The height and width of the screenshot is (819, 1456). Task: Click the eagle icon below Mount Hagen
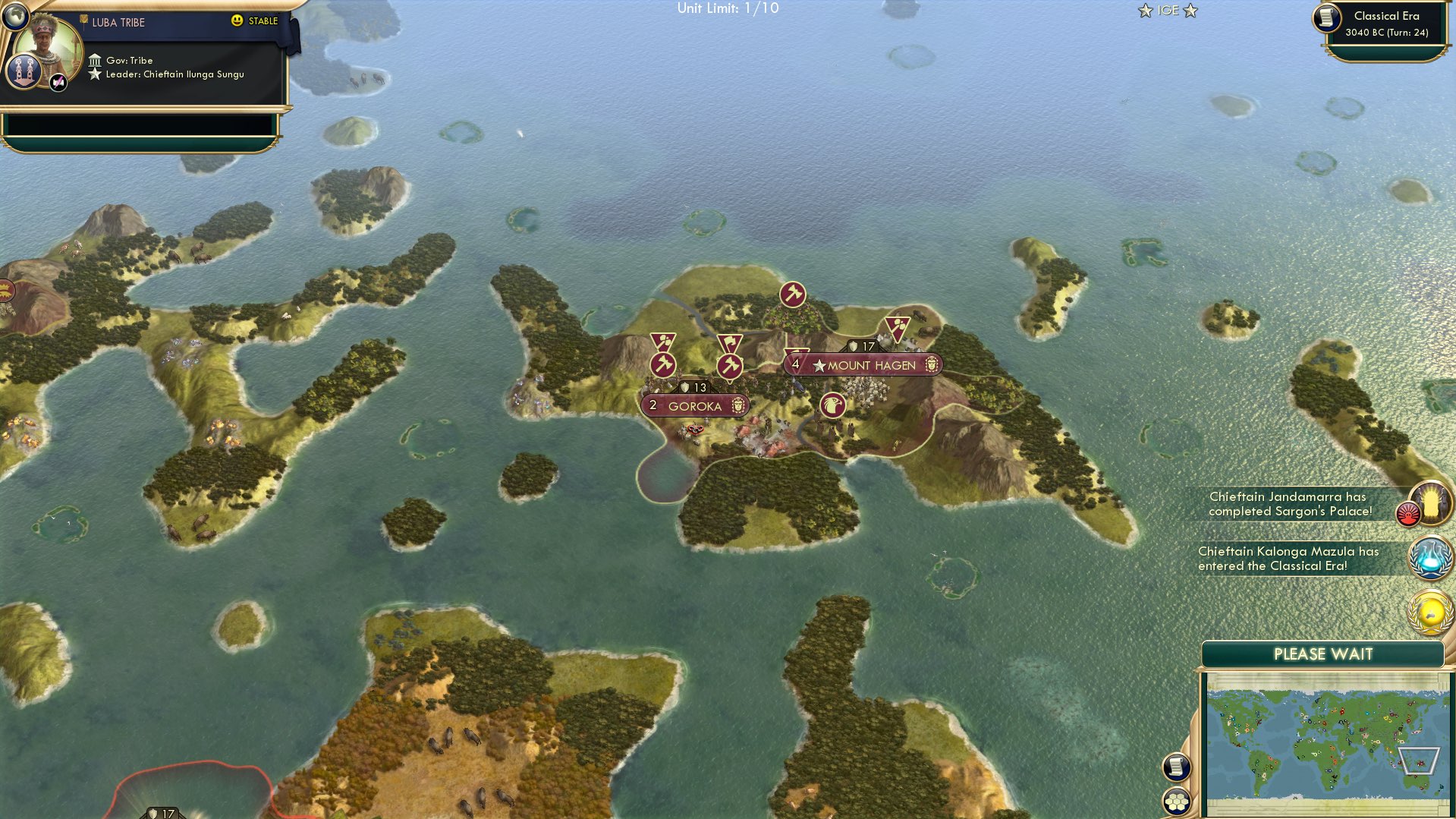coord(832,406)
